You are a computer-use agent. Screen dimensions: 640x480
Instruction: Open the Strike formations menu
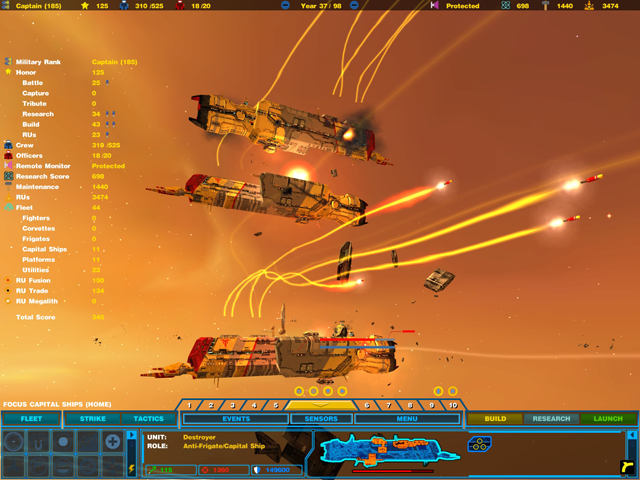point(92,419)
